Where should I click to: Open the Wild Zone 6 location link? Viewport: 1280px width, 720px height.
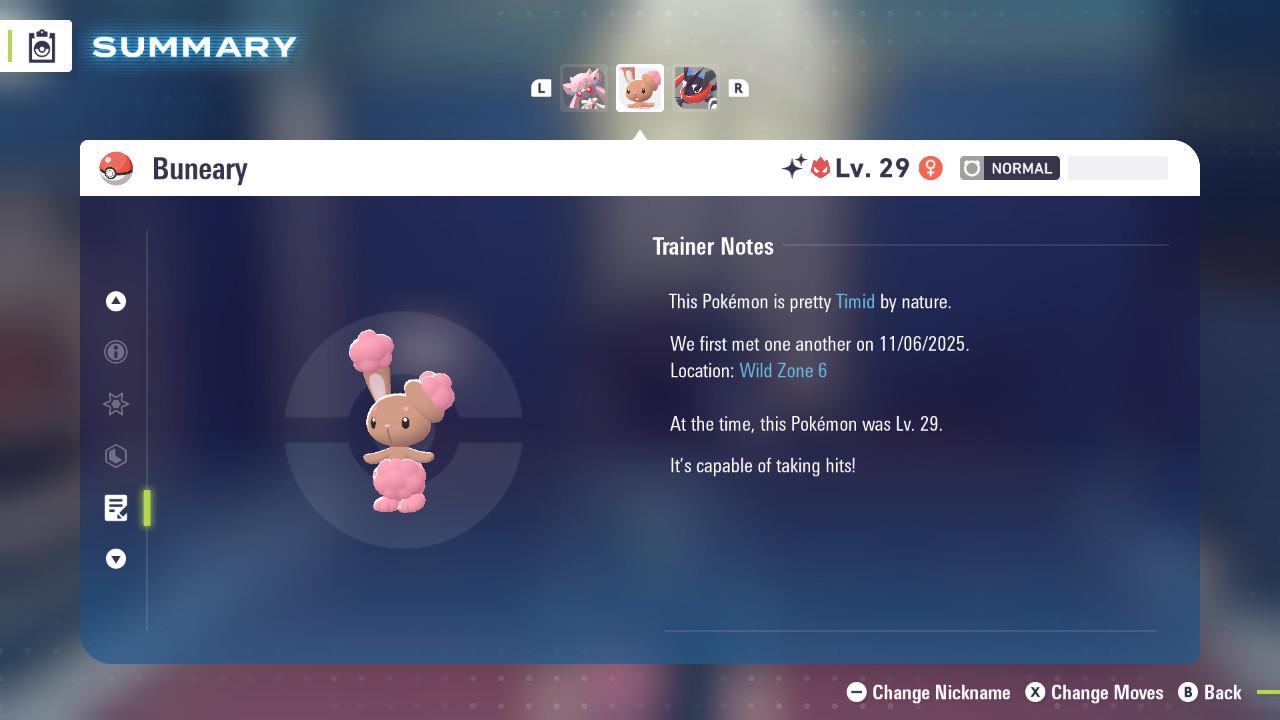point(783,370)
